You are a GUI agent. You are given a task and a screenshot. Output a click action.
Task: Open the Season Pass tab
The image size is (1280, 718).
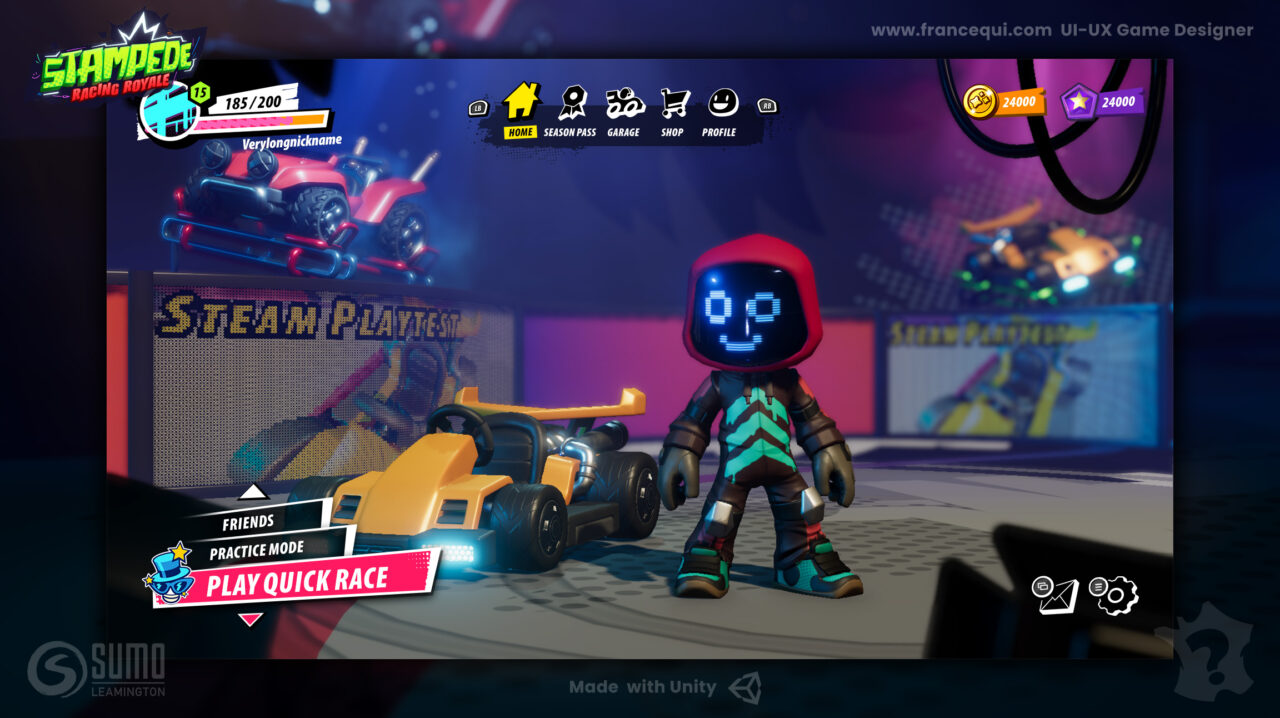[570, 110]
